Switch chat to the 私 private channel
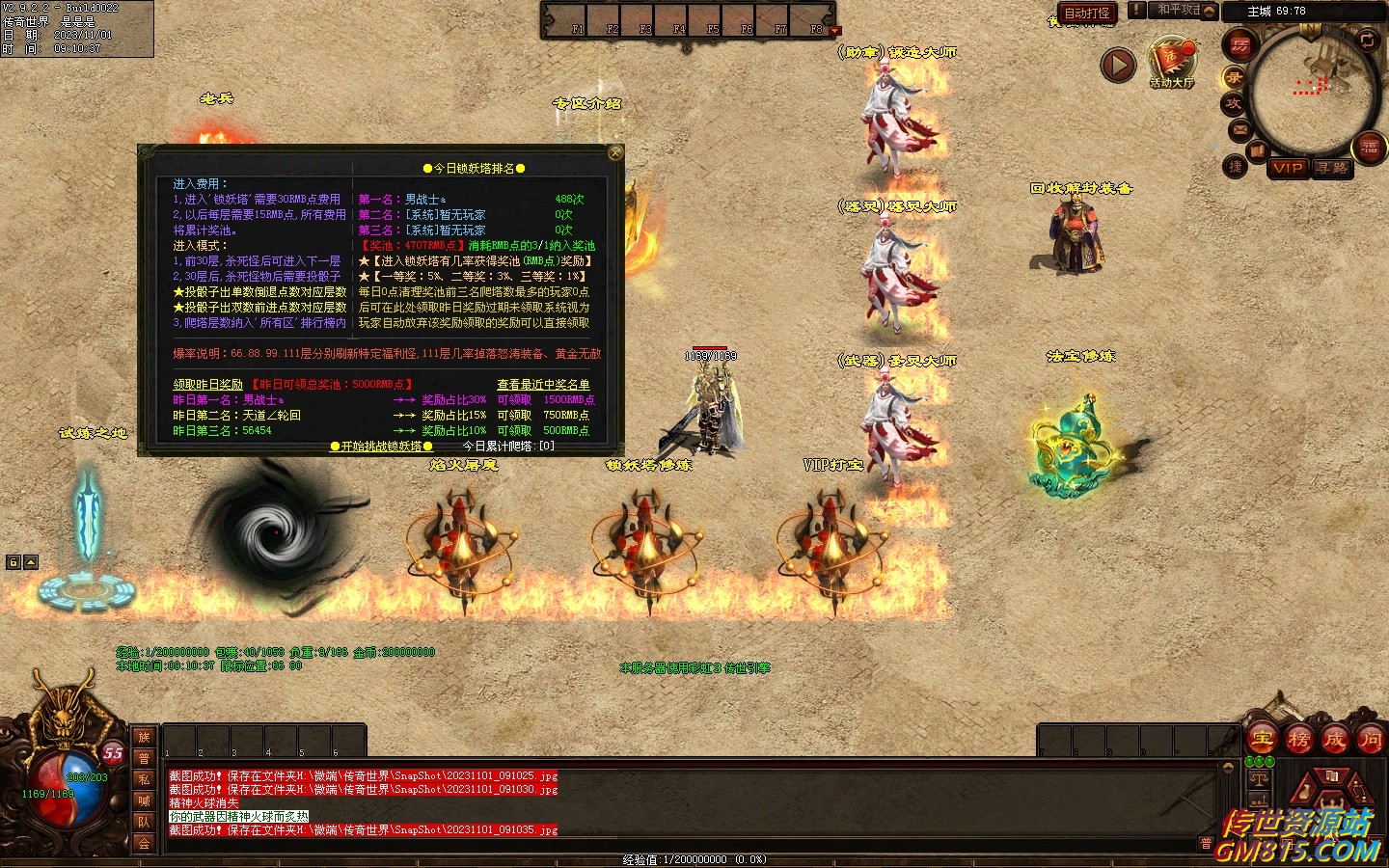This screenshot has height=868, width=1389. click(x=144, y=779)
